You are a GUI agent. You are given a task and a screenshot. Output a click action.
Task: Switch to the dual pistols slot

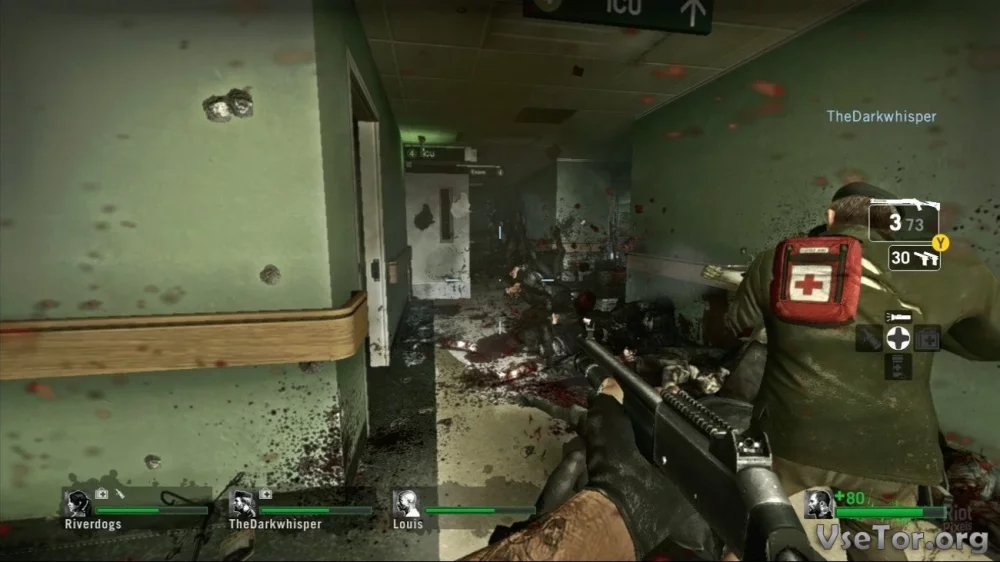point(914,258)
